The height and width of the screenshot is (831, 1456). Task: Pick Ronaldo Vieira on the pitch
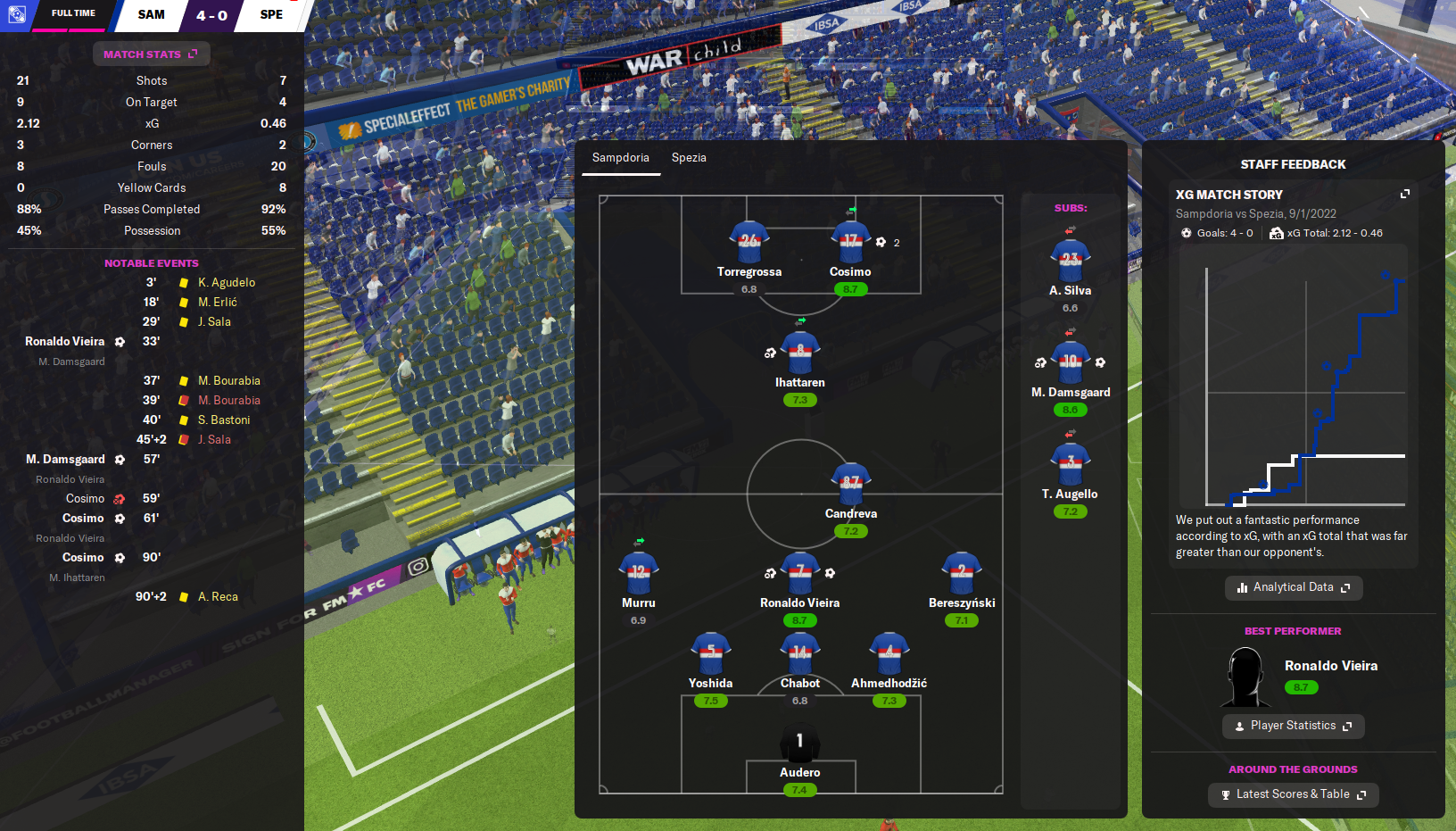pyautogui.click(x=799, y=574)
